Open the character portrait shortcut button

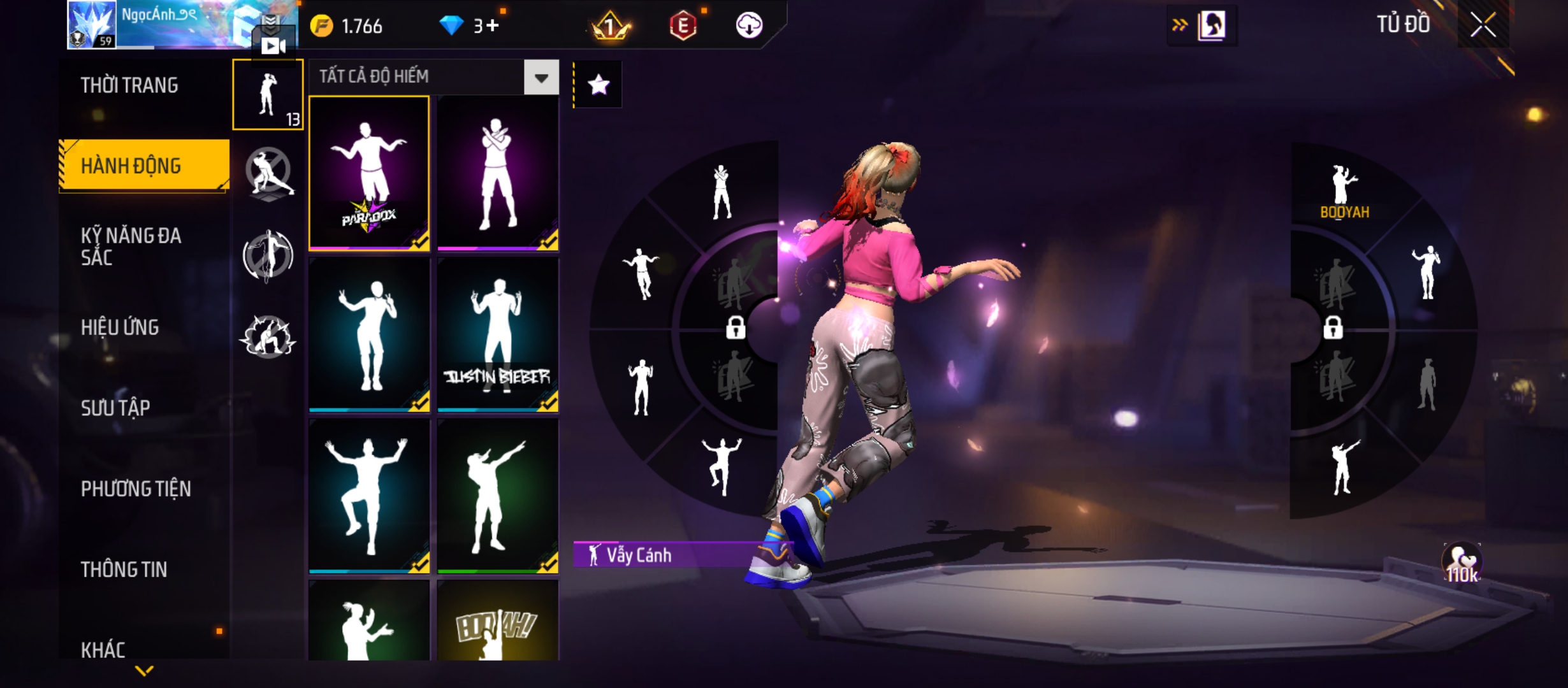pos(1210,26)
